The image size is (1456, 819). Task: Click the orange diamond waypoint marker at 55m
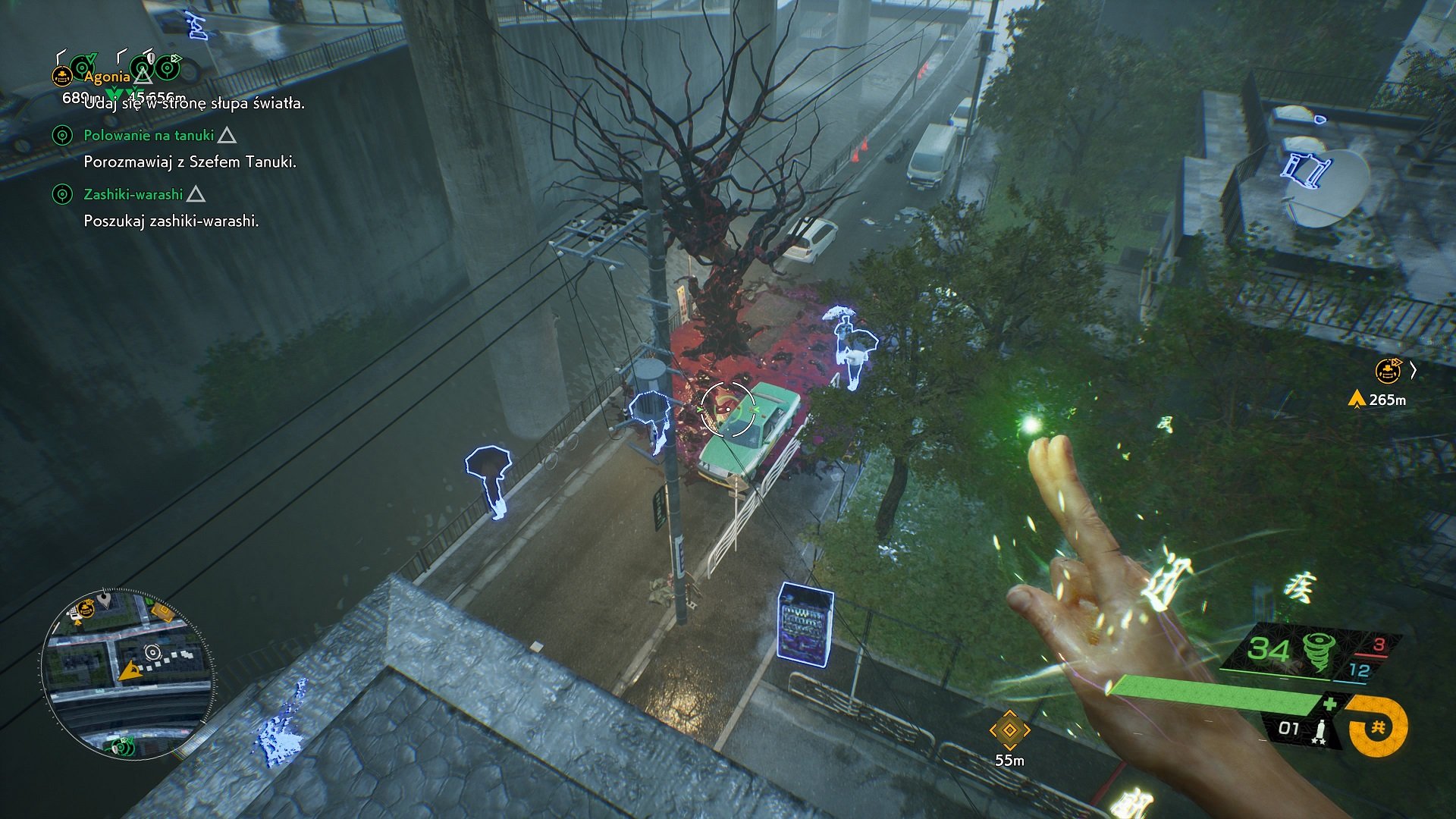click(x=1009, y=730)
